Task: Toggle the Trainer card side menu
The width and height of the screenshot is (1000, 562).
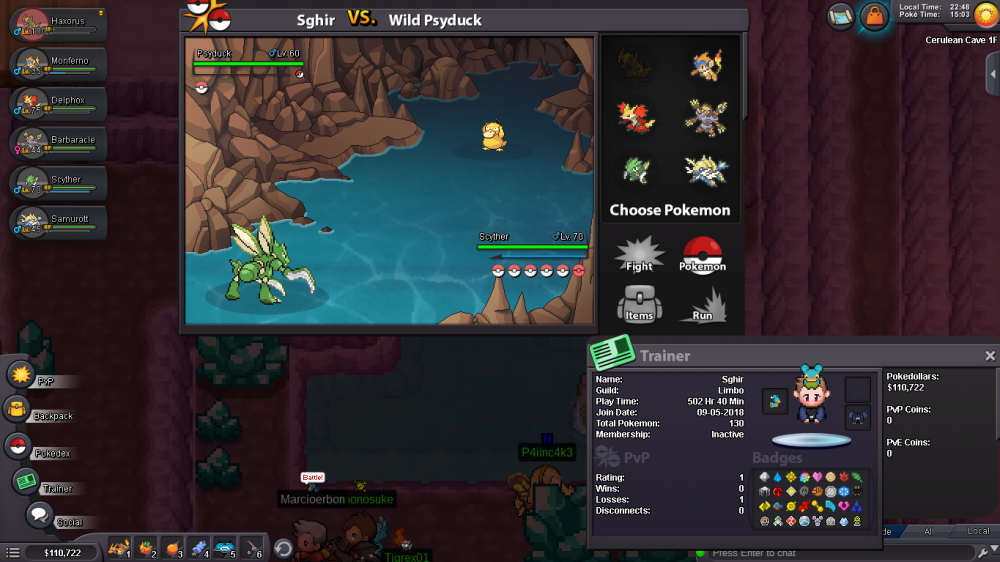Action: (x=27, y=482)
